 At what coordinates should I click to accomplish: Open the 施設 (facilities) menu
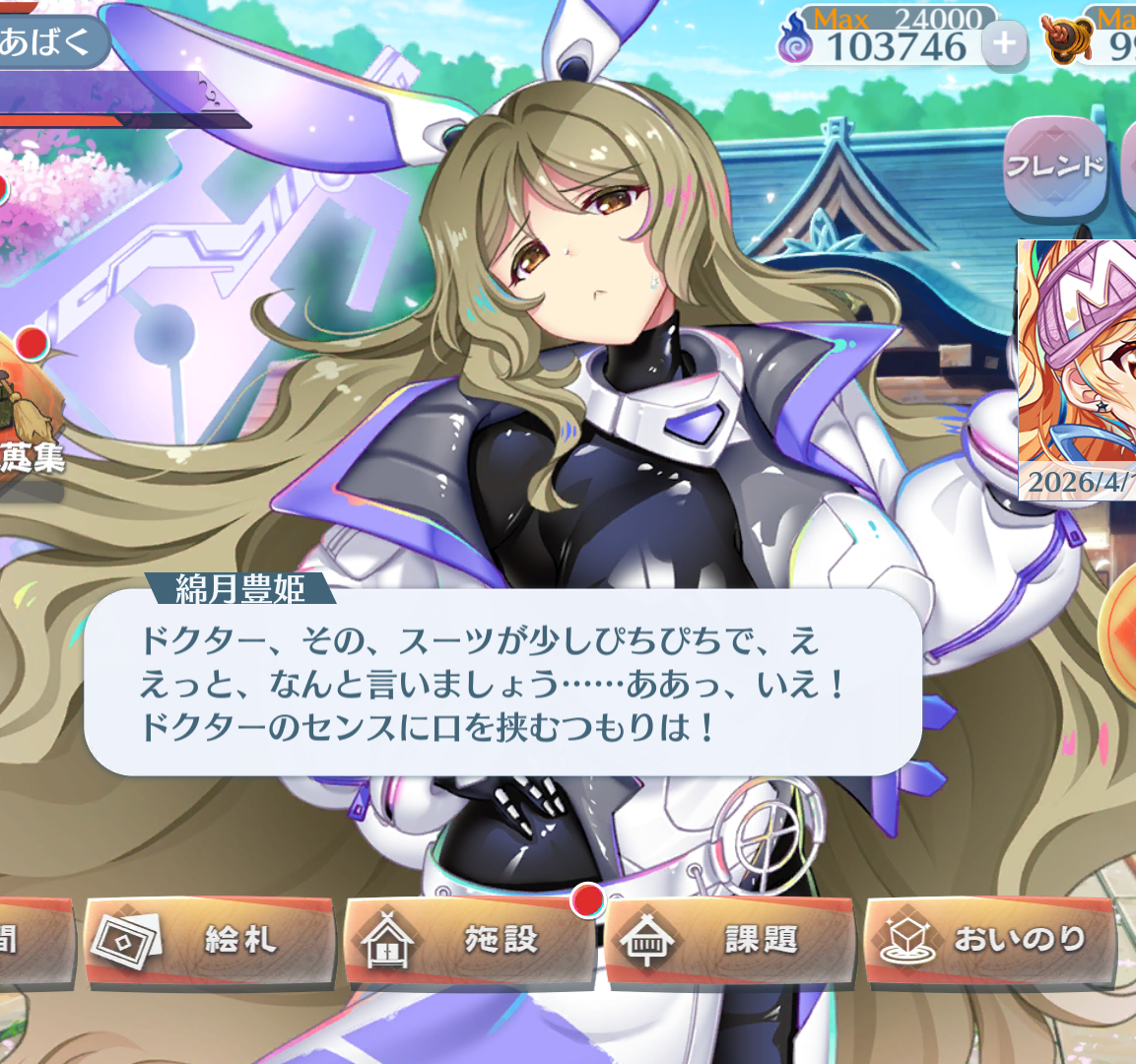pyautogui.click(x=469, y=940)
